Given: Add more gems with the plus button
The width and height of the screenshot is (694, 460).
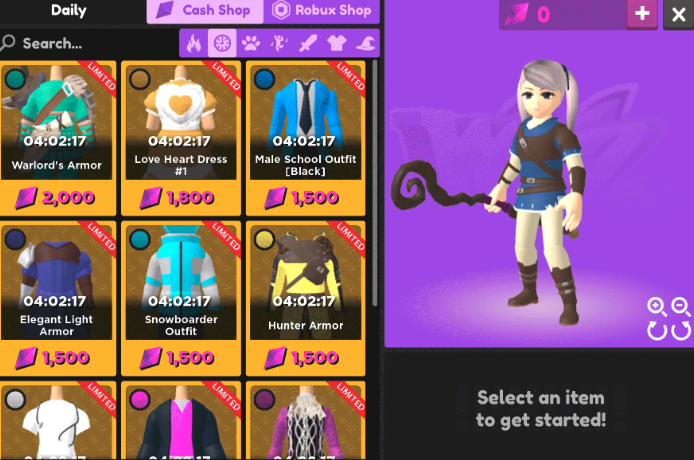Looking at the screenshot, I should pos(642,14).
